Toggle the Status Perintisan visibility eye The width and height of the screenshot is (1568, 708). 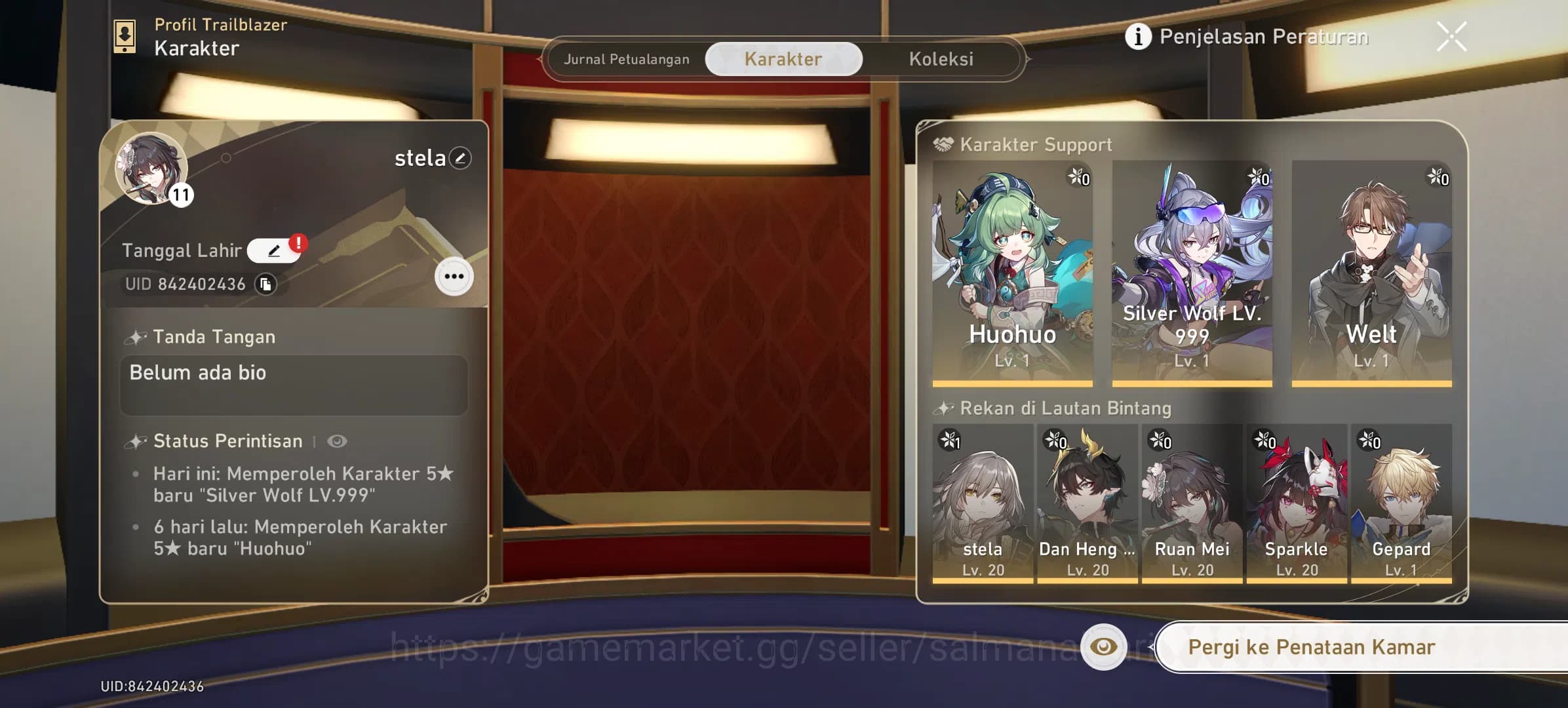coord(338,441)
